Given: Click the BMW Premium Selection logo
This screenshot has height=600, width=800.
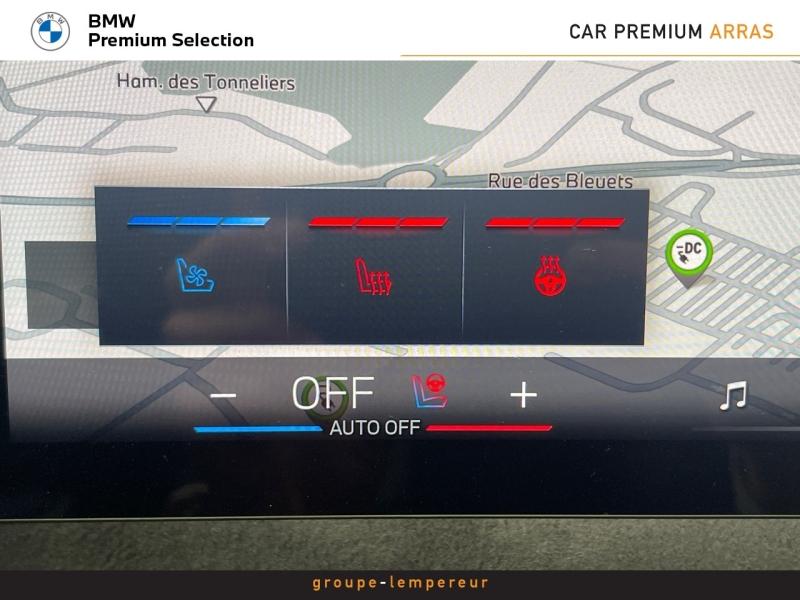Looking at the screenshot, I should [50, 31].
